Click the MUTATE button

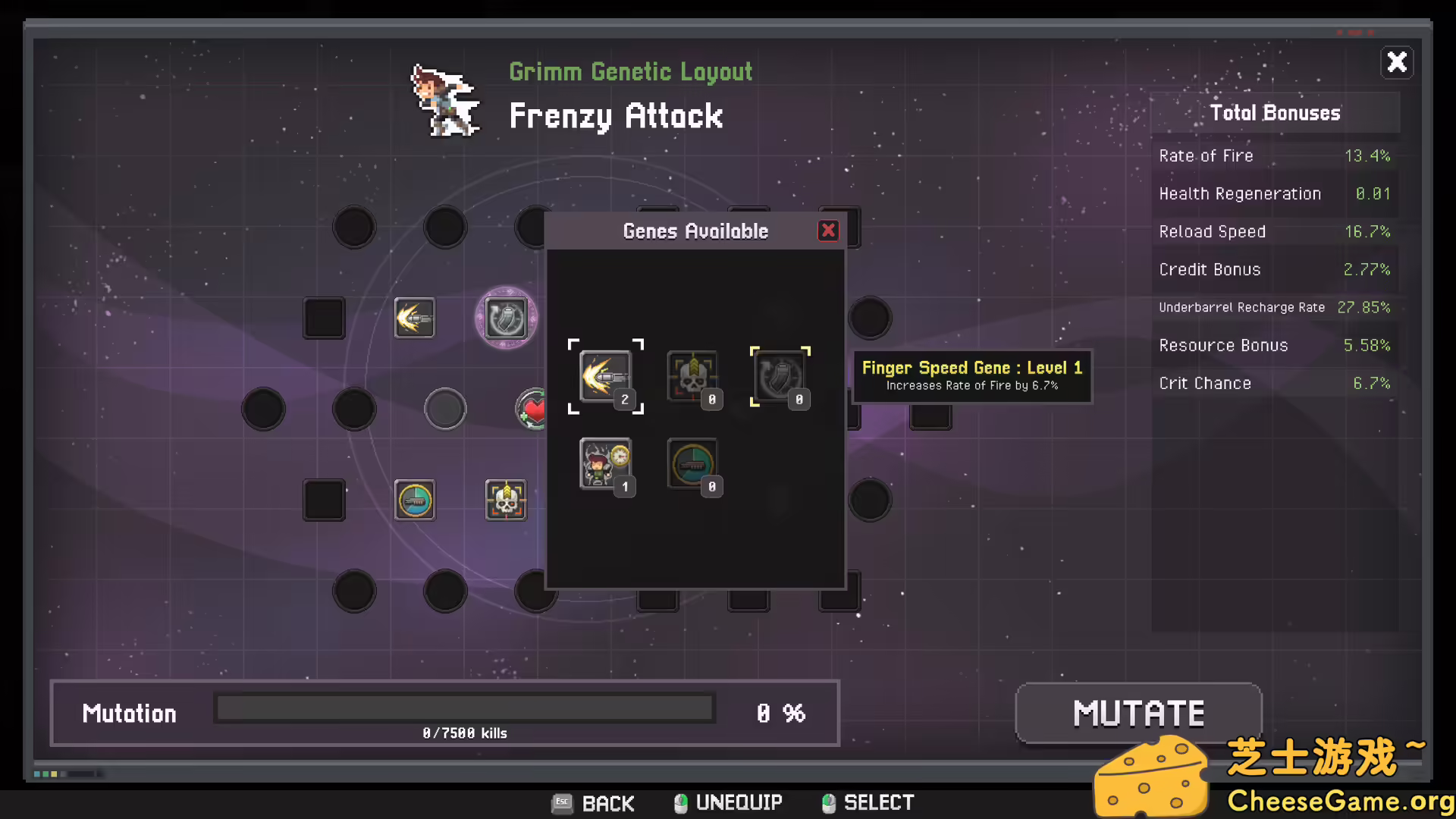coord(1138,714)
